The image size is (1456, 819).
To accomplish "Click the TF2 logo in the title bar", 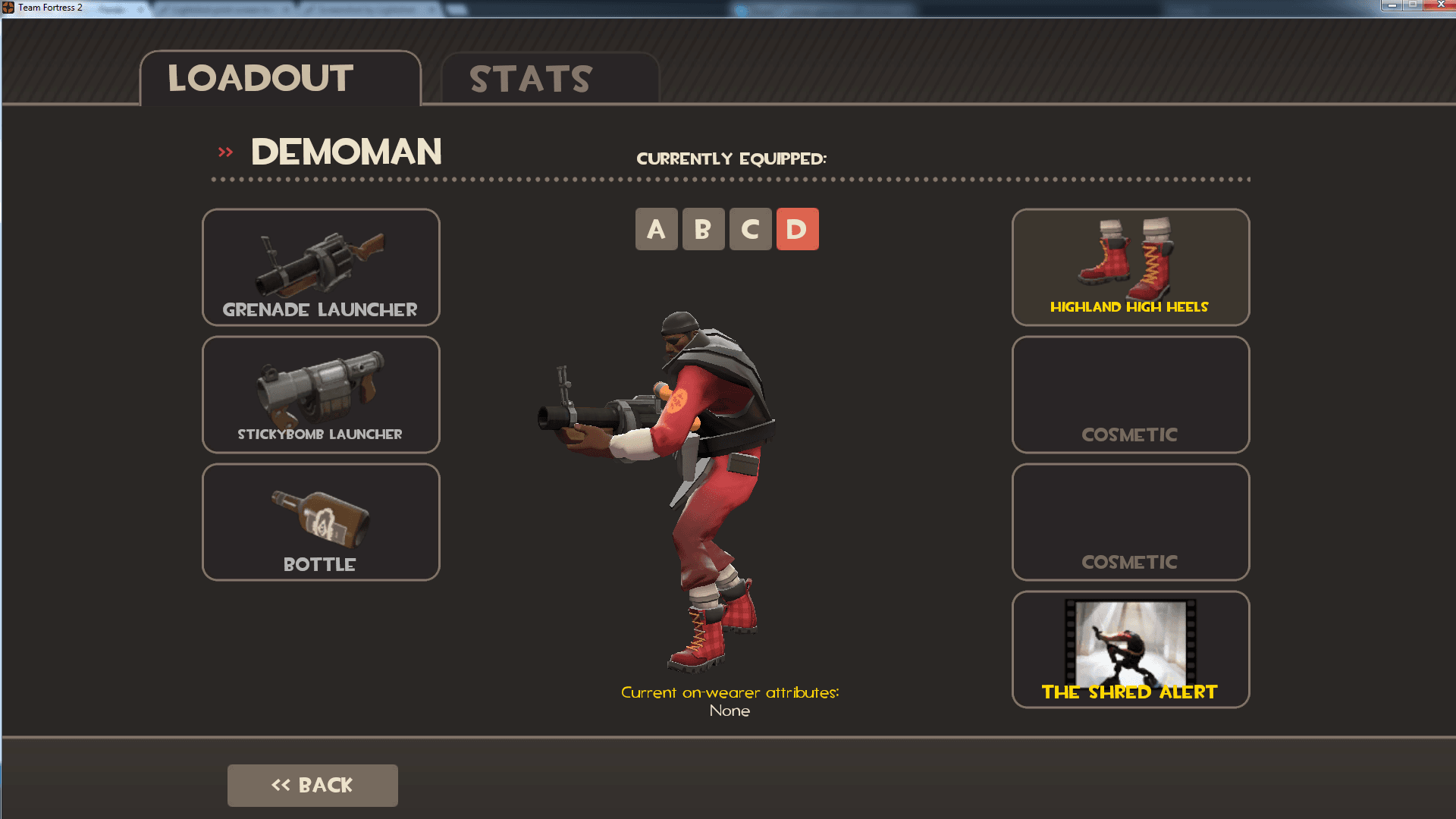I will pyautogui.click(x=8, y=8).
